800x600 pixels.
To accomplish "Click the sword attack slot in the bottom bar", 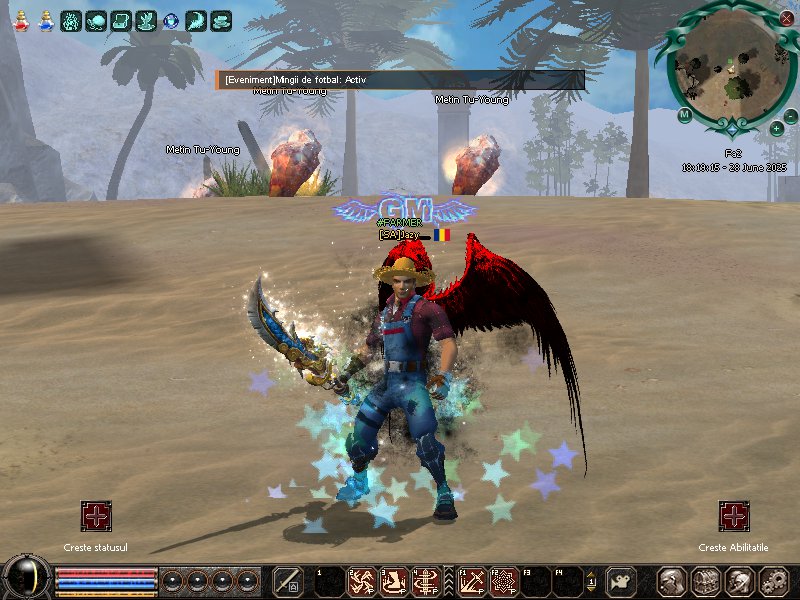I will point(288,581).
